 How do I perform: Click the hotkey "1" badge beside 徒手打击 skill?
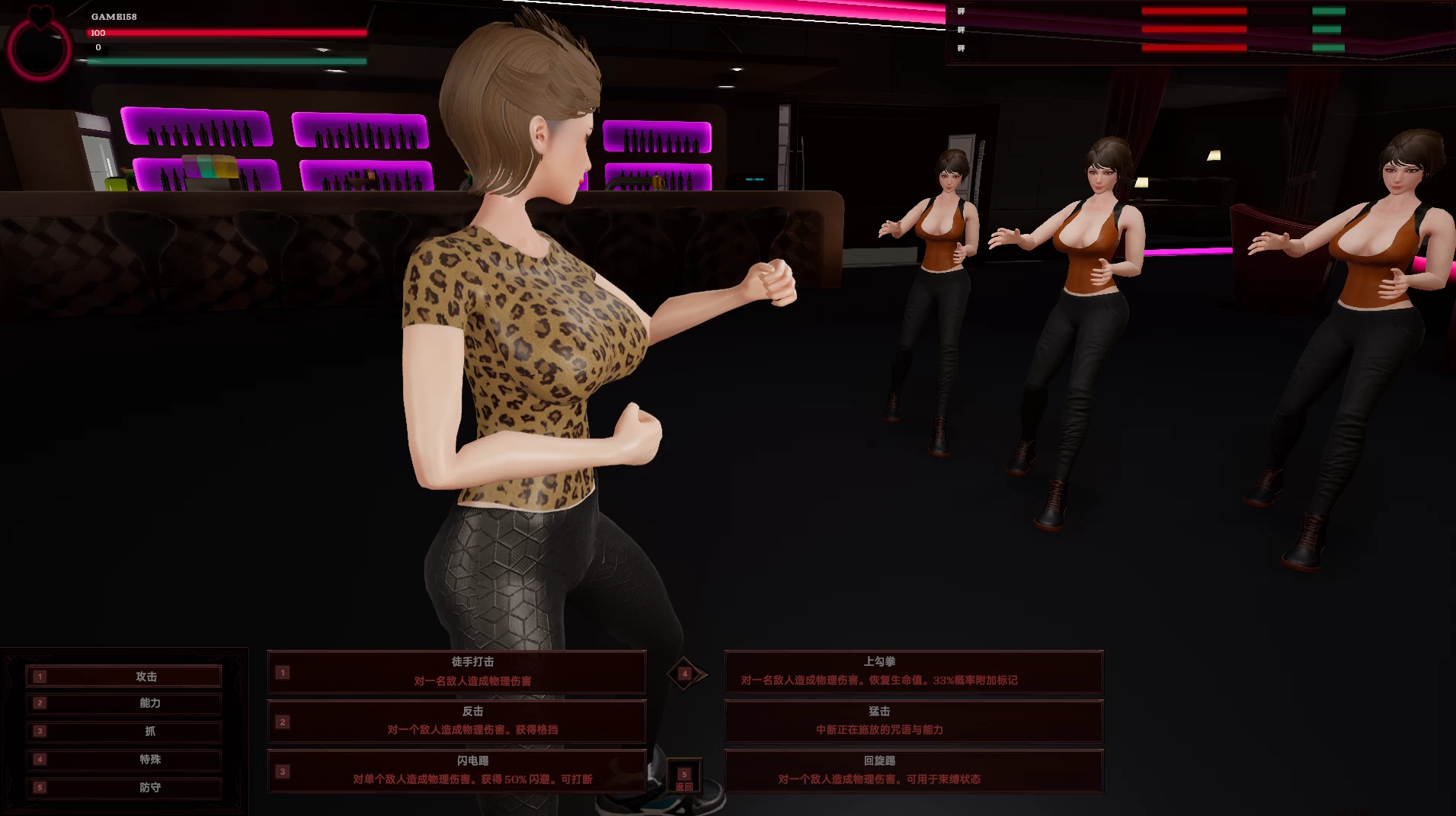click(283, 672)
